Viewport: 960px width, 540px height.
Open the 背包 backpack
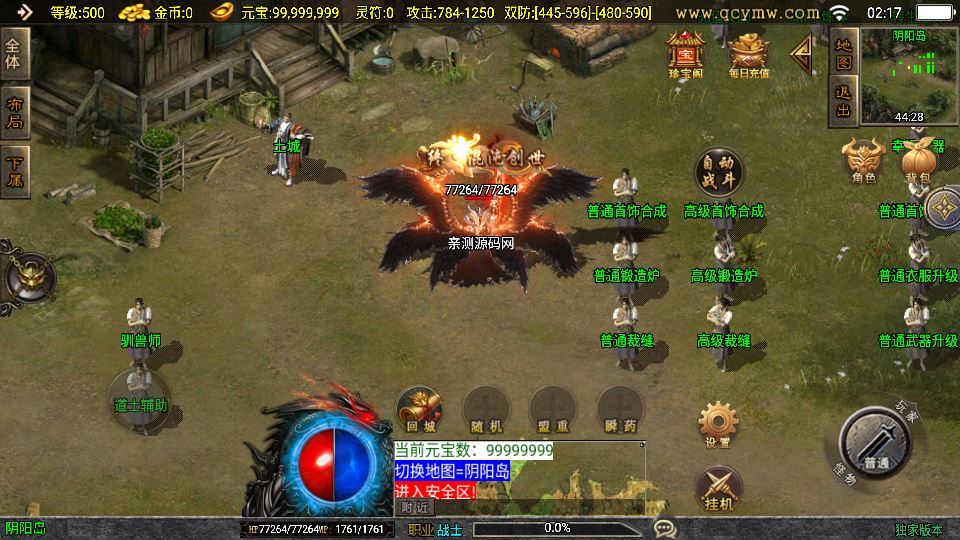(916, 159)
